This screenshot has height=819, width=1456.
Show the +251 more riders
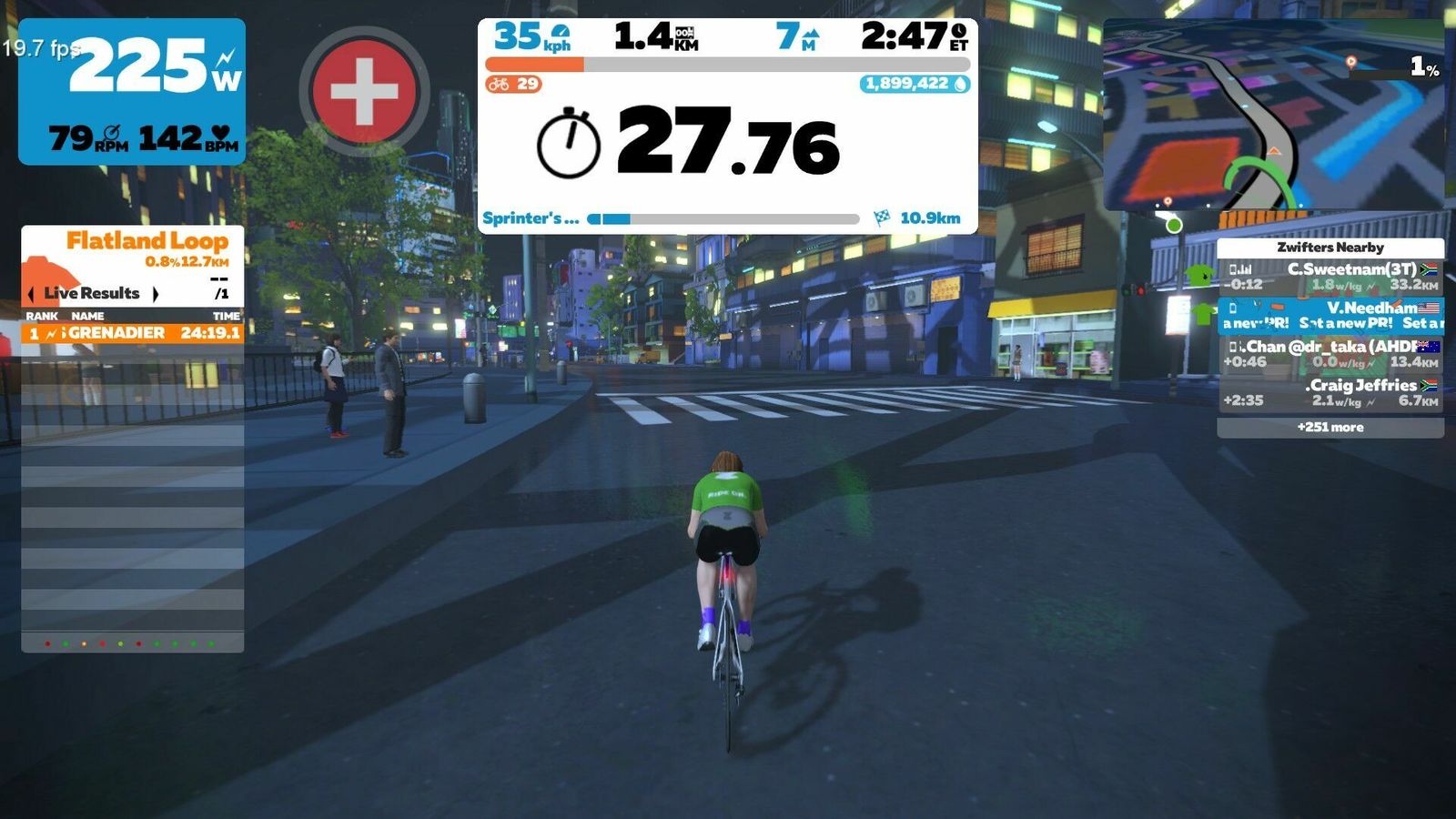[x=1330, y=427]
